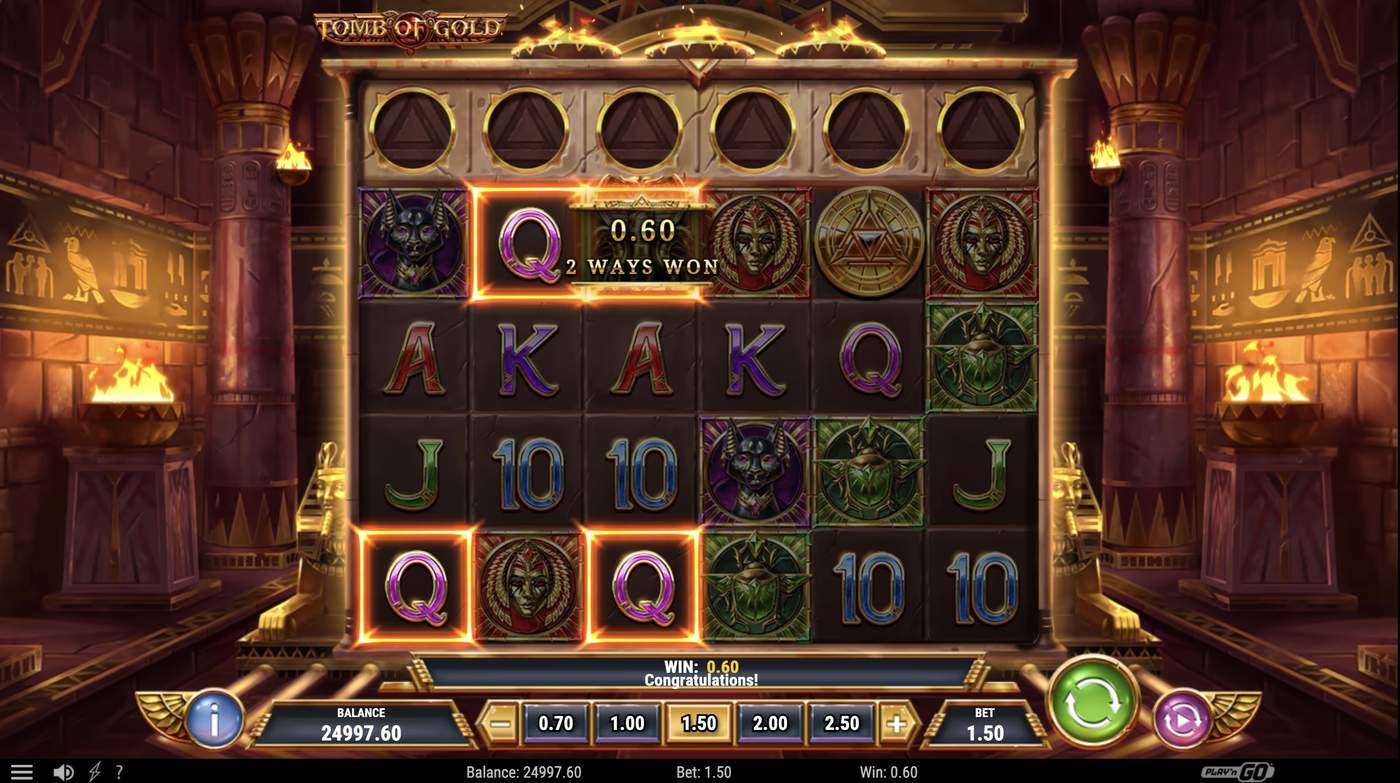Toggle the game sound speaker icon
This screenshot has height=783, width=1400.
click(61, 771)
